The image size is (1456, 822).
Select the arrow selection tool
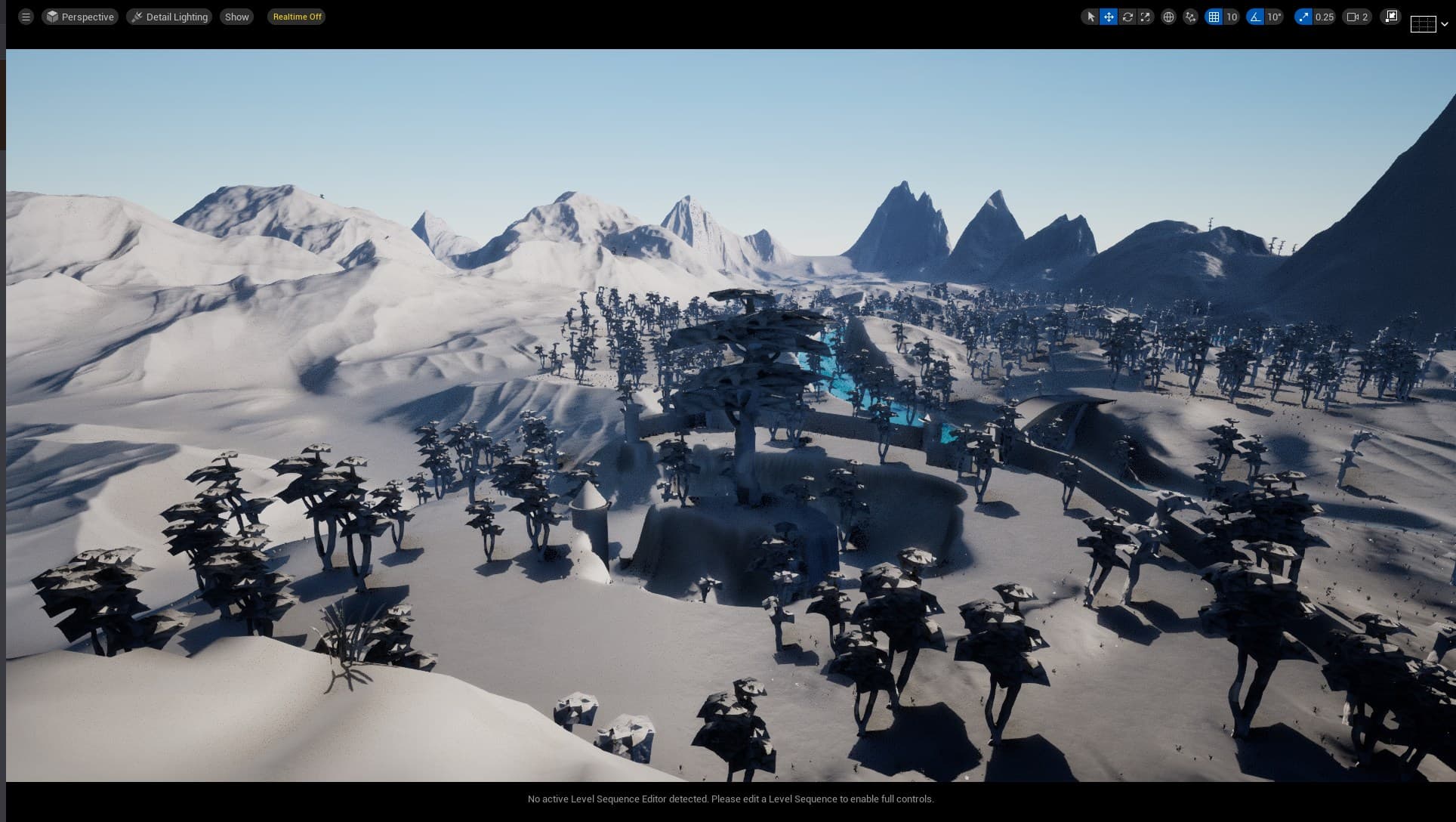pos(1090,16)
